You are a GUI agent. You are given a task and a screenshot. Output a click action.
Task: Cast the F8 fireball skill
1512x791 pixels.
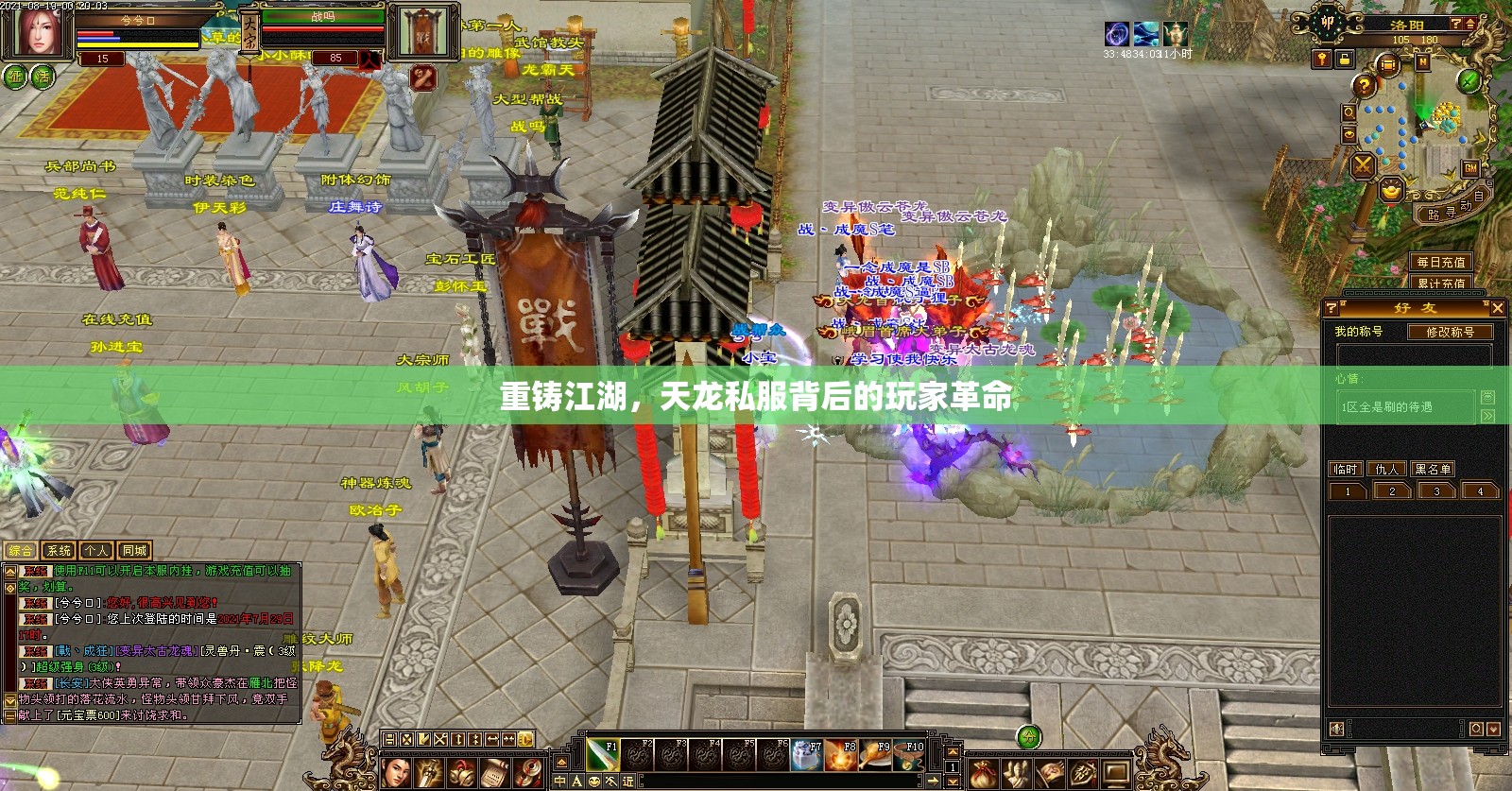[841, 756]
